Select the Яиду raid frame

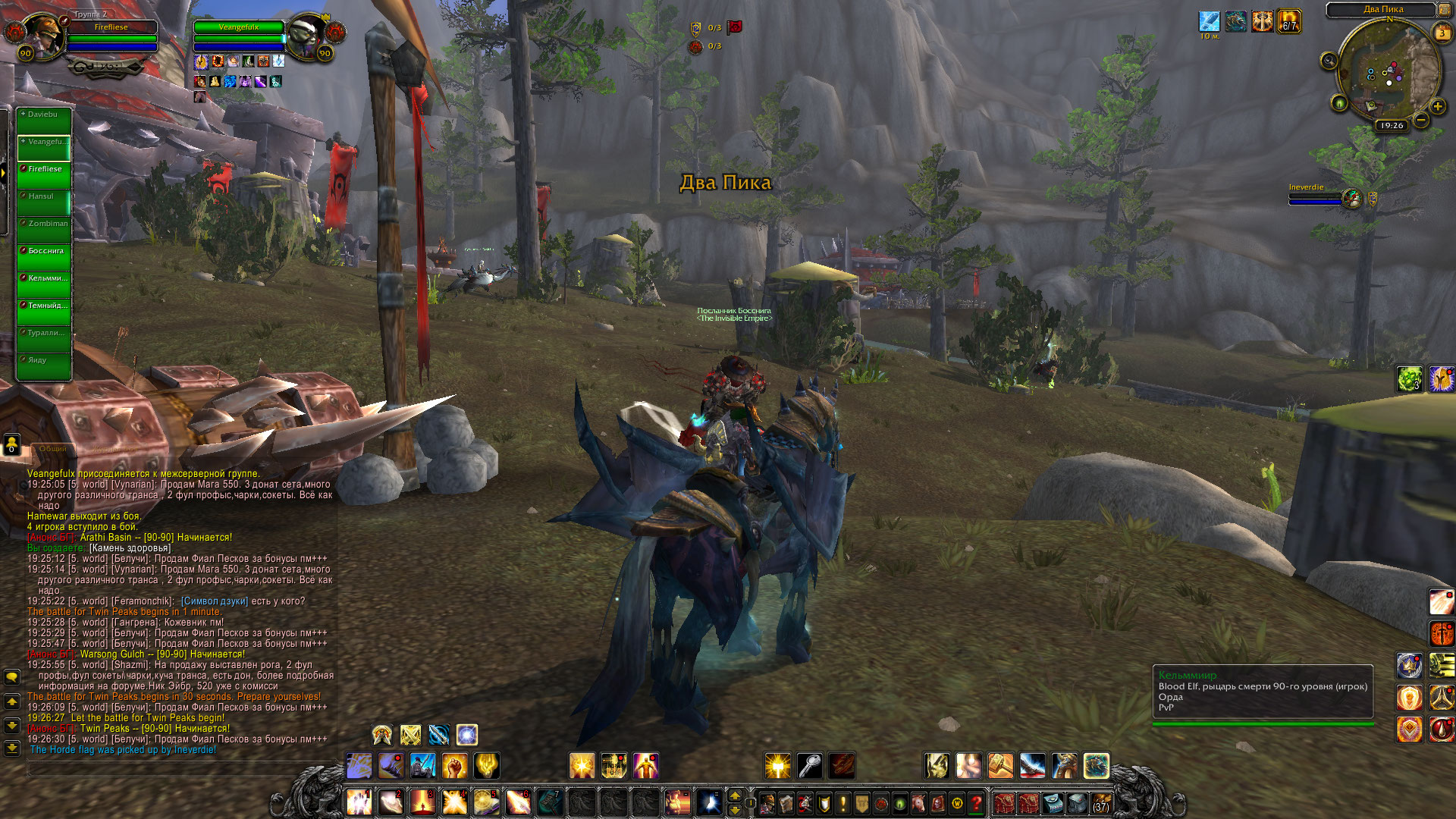point(44,367)
